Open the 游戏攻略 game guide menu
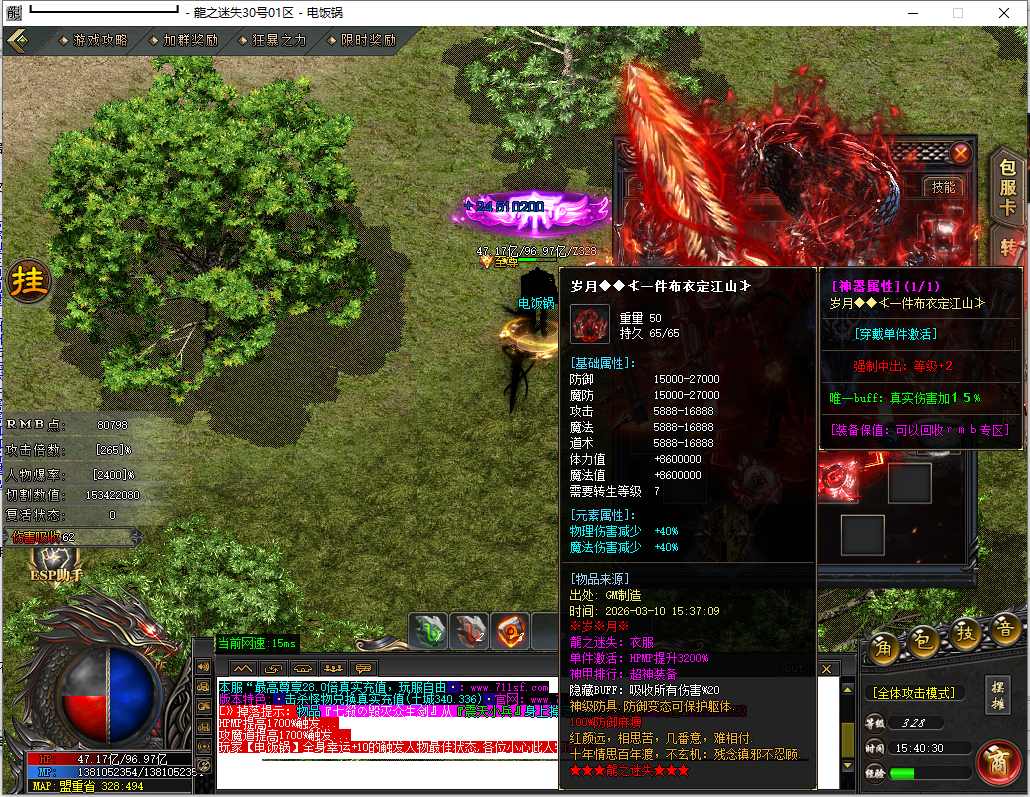The image size is (1030, 797). pyautogui.click(x=100, y=41)
